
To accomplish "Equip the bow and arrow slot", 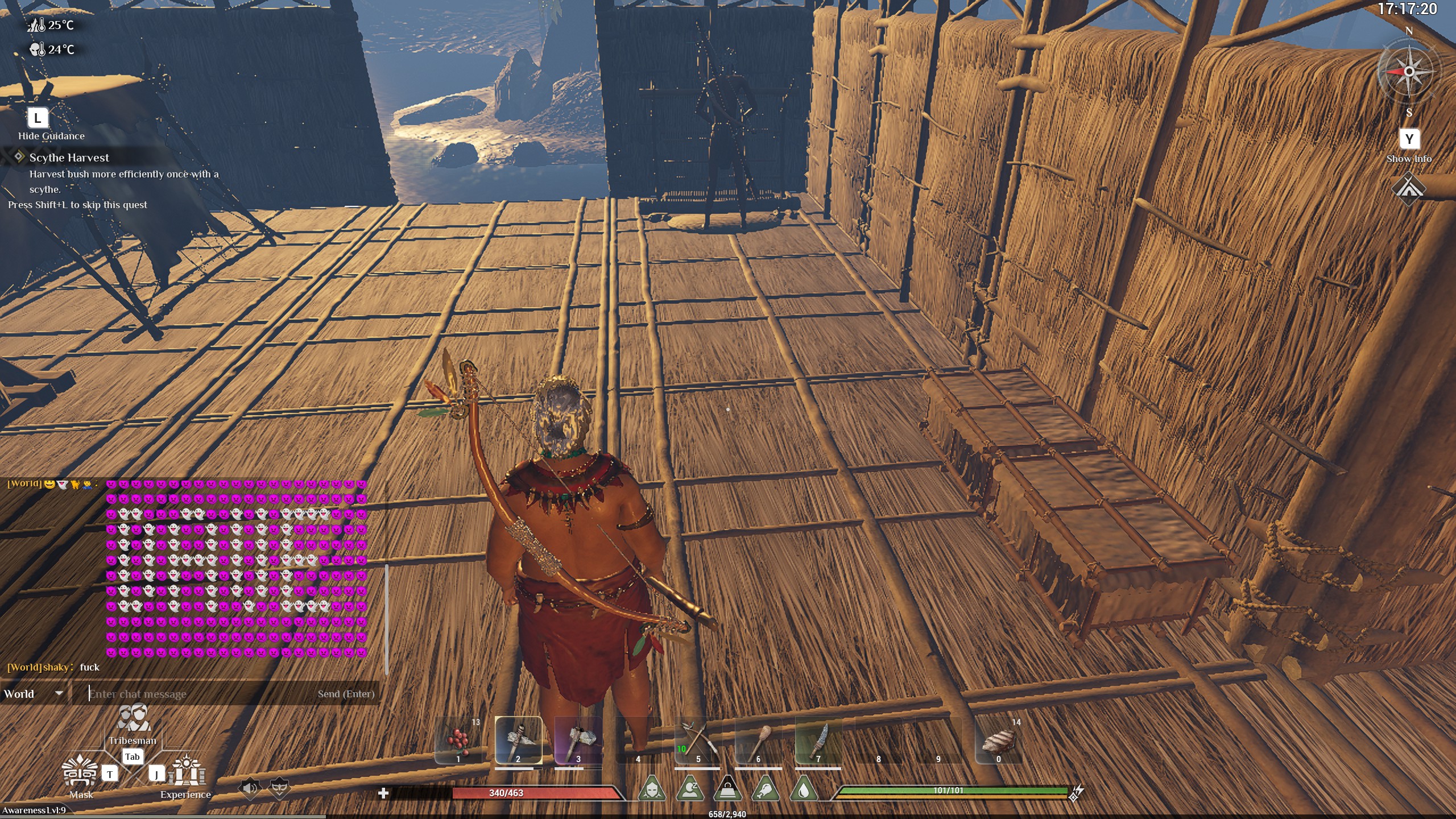I will (x=698, y=741).
